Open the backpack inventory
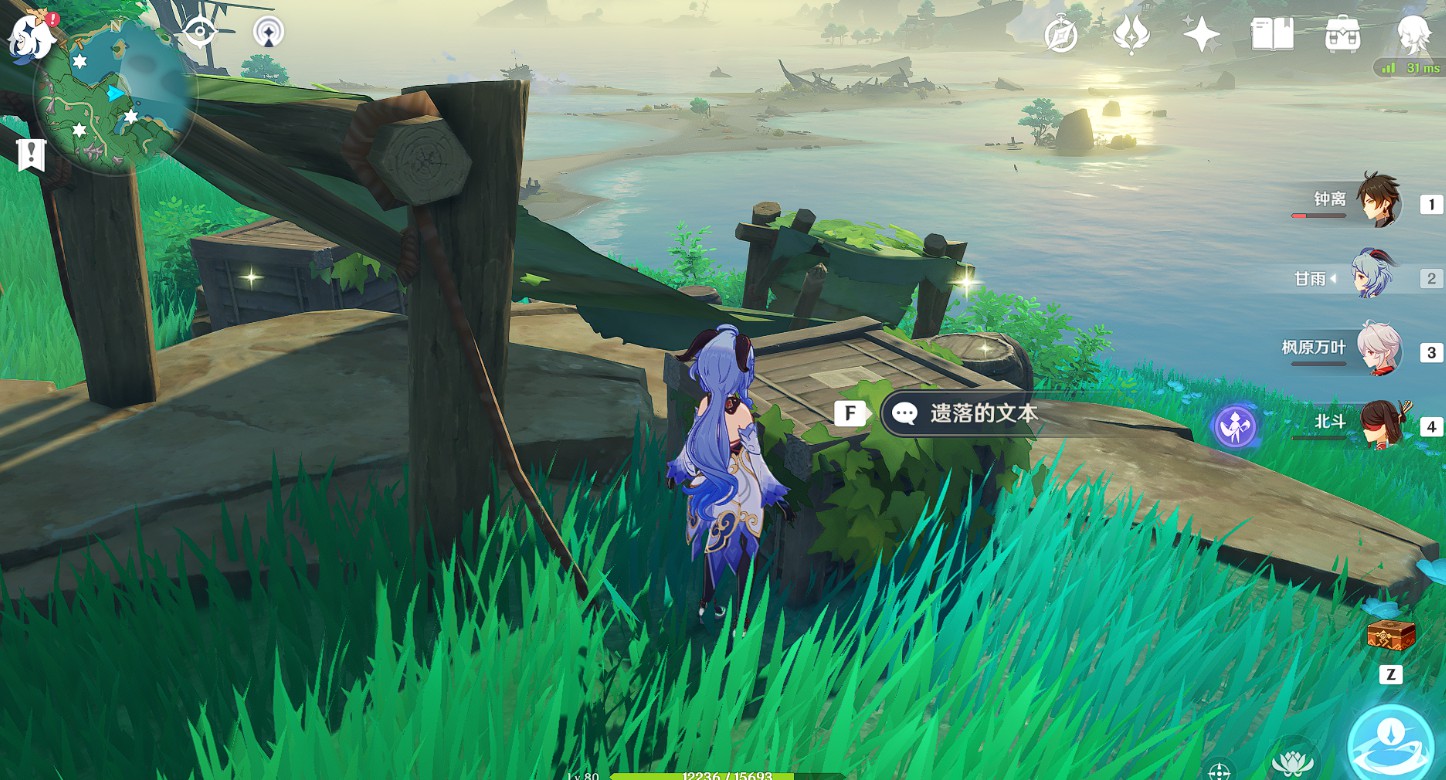This screenshot has height=780, width=1446. (x=1343, y=35)
